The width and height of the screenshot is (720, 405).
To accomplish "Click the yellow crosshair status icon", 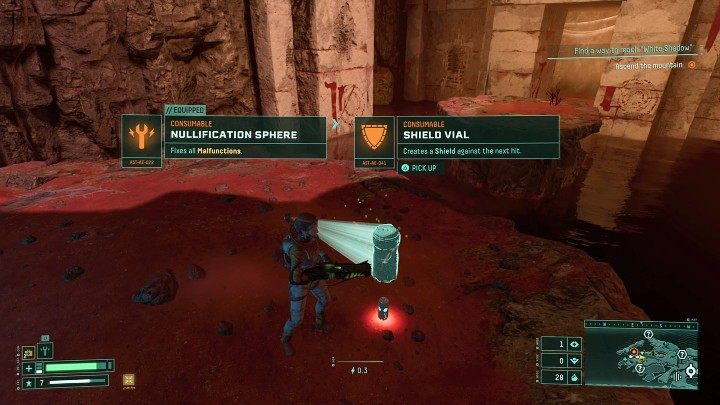I will coord(128,380).
